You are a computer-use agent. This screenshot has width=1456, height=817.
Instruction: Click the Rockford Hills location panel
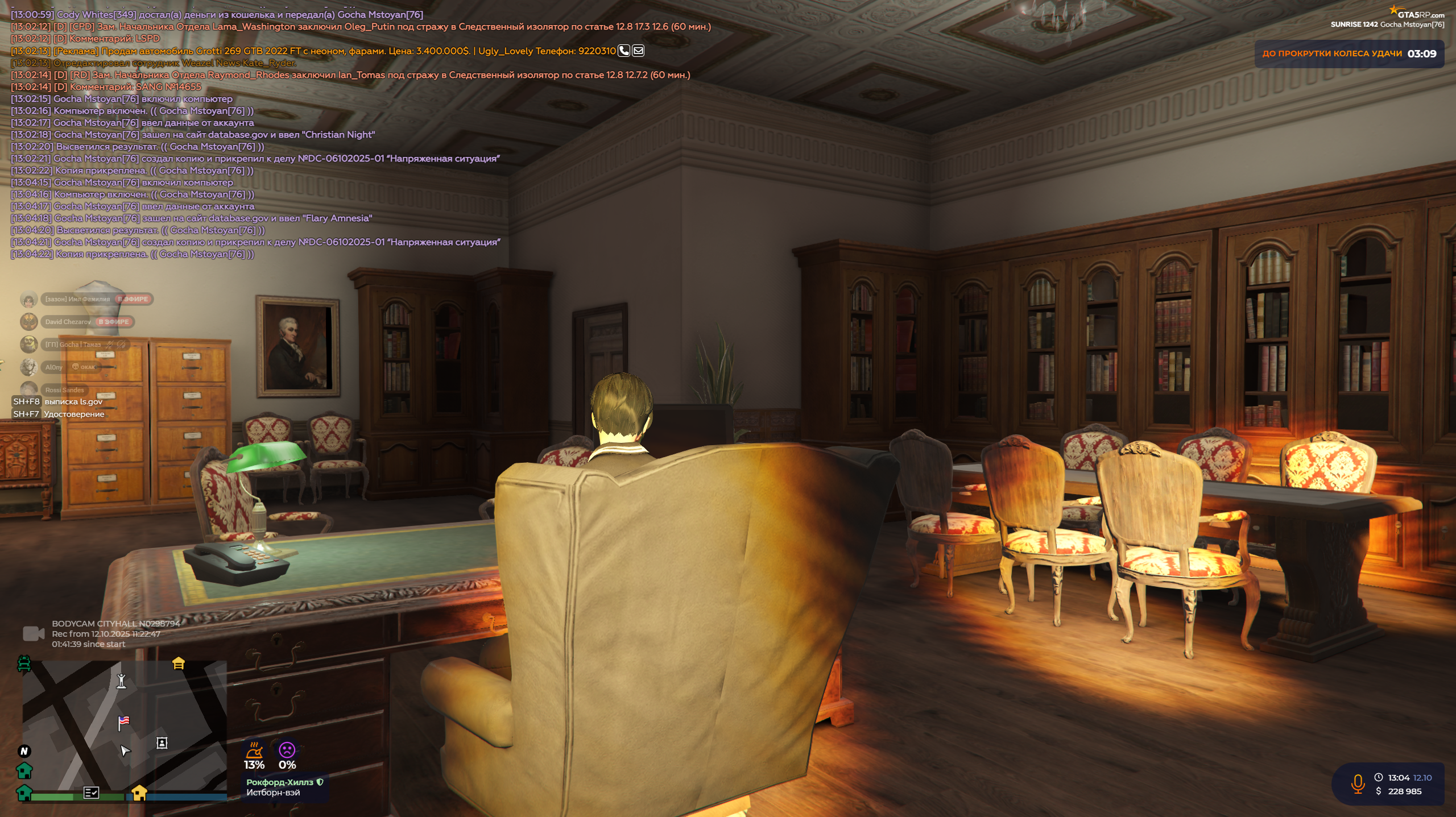pos(284,787)
